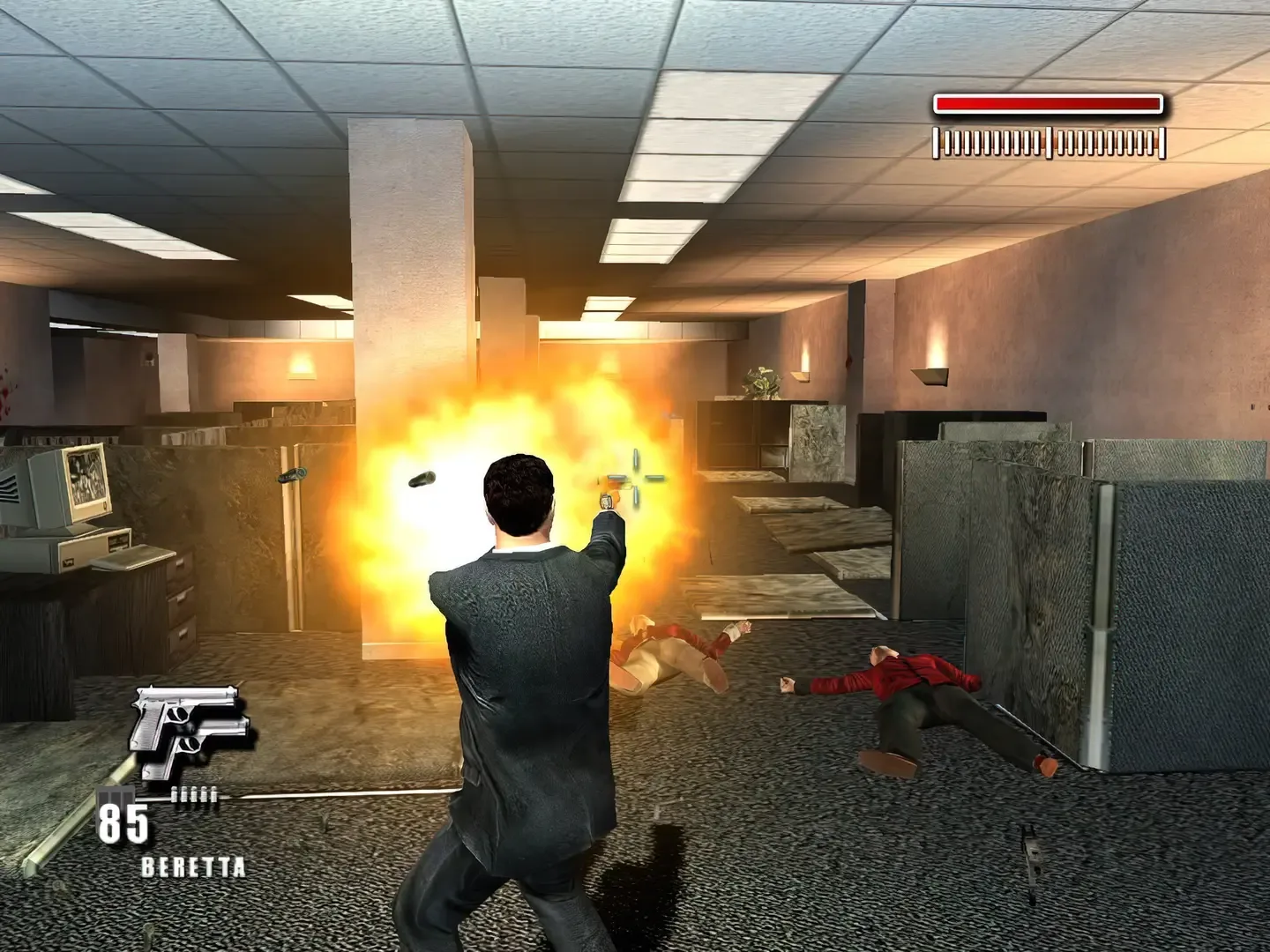Click the BERETTA weapon name label
Screen dimensions: 1270x952
[194, 867]
